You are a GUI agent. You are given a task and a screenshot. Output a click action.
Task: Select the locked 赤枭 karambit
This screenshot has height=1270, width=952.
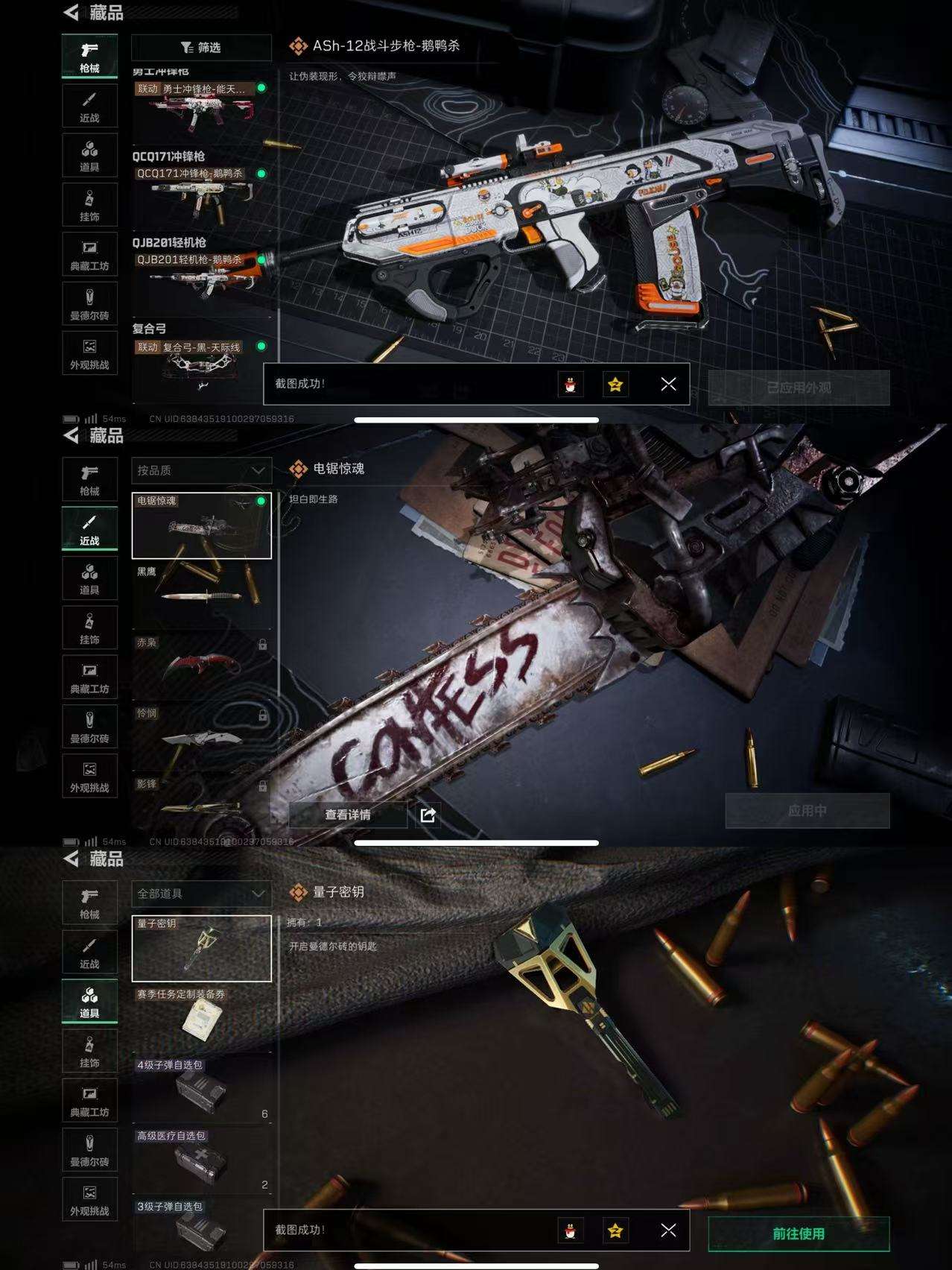coord(201,665)
